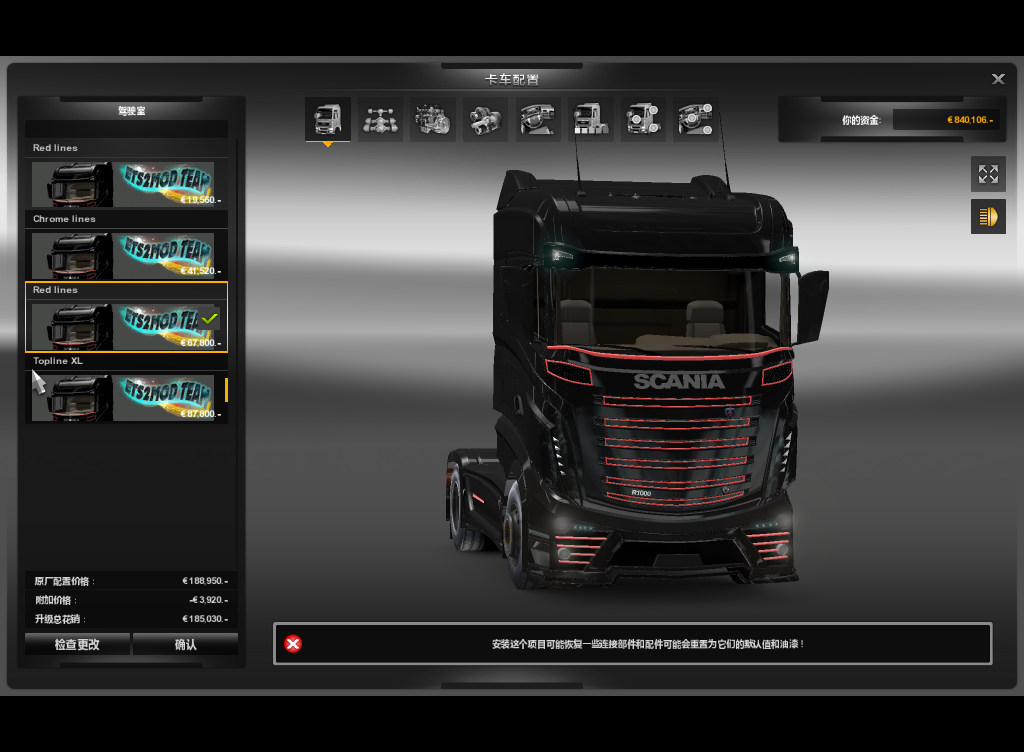Show the transmission category tab

coord(485,120)
